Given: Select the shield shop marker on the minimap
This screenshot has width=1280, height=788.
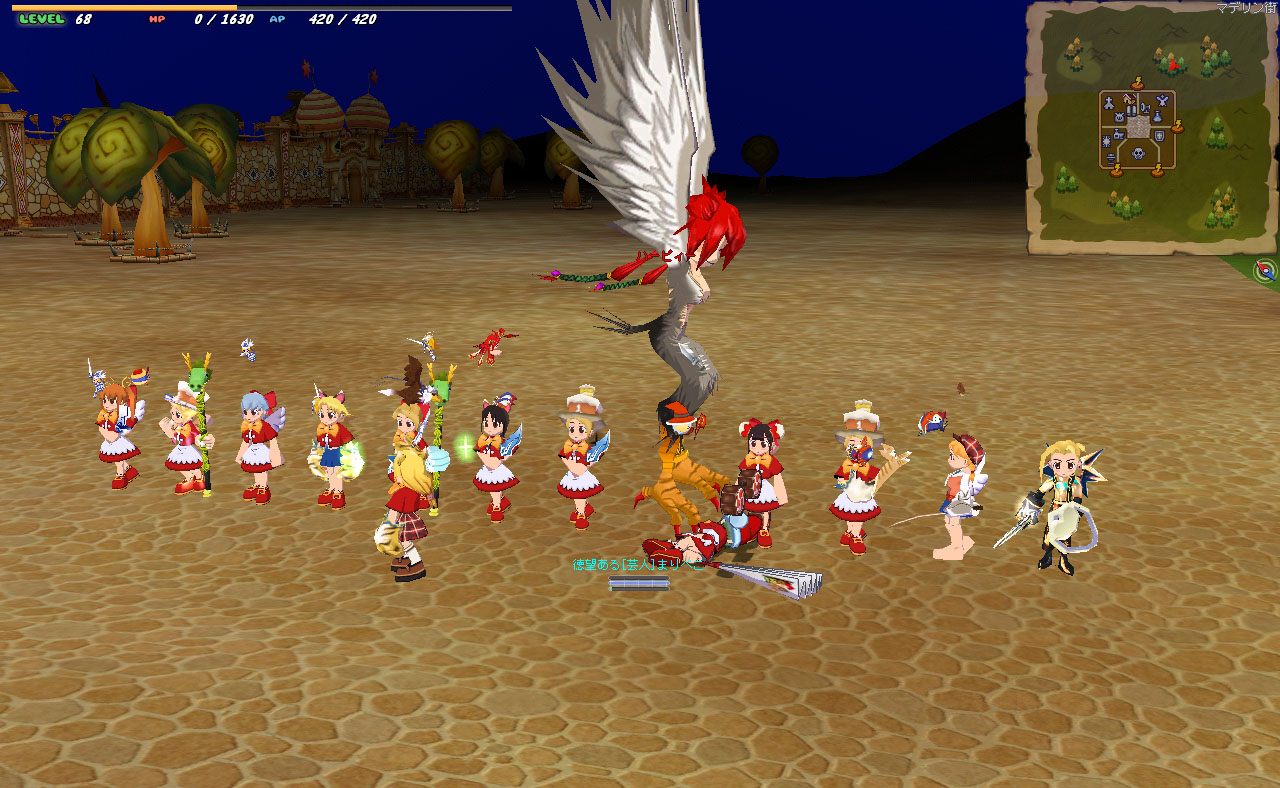Looking at the screenshot, I should point(1159,135).
